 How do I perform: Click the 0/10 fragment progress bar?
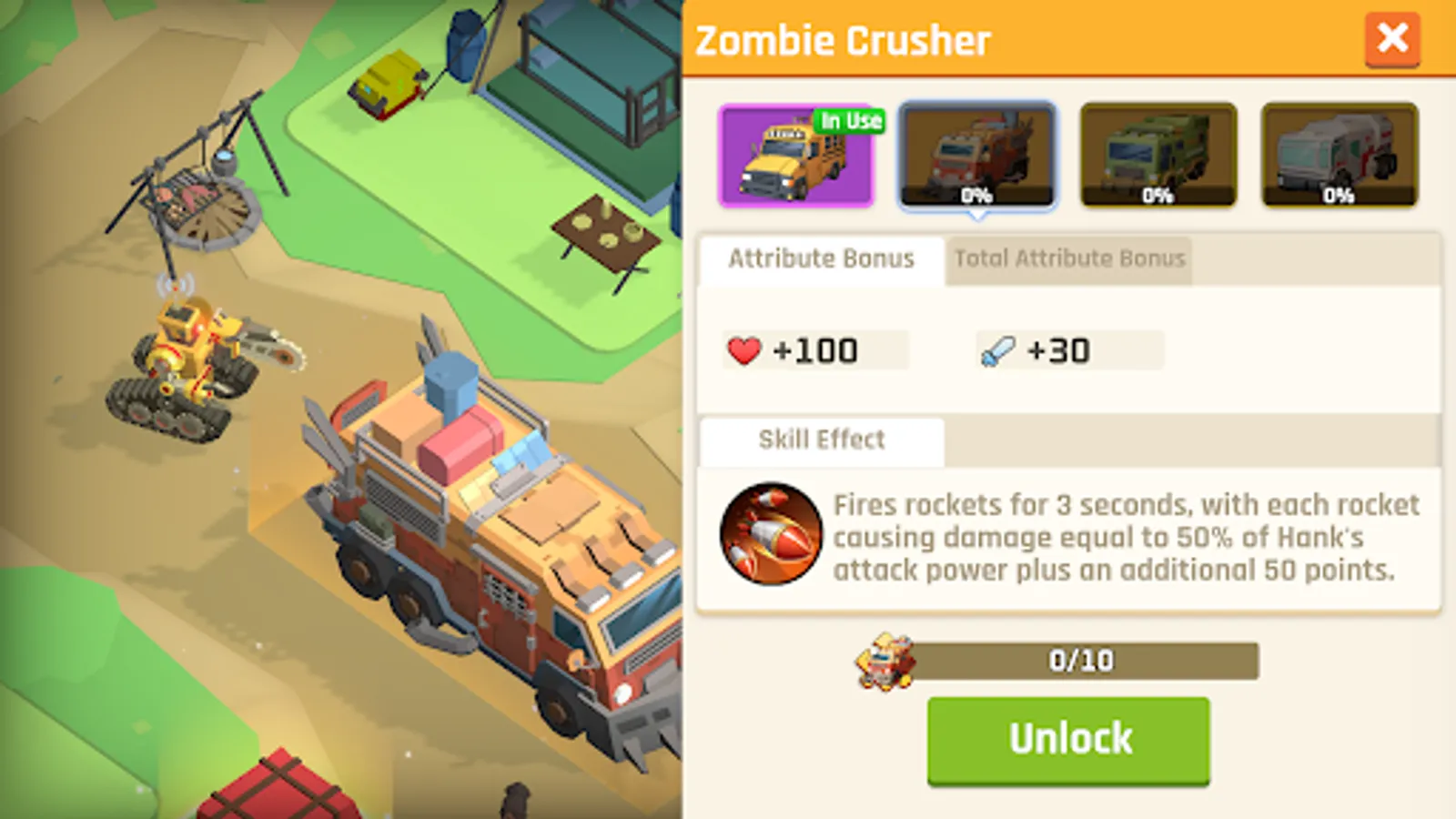[x=1081, y=661]
